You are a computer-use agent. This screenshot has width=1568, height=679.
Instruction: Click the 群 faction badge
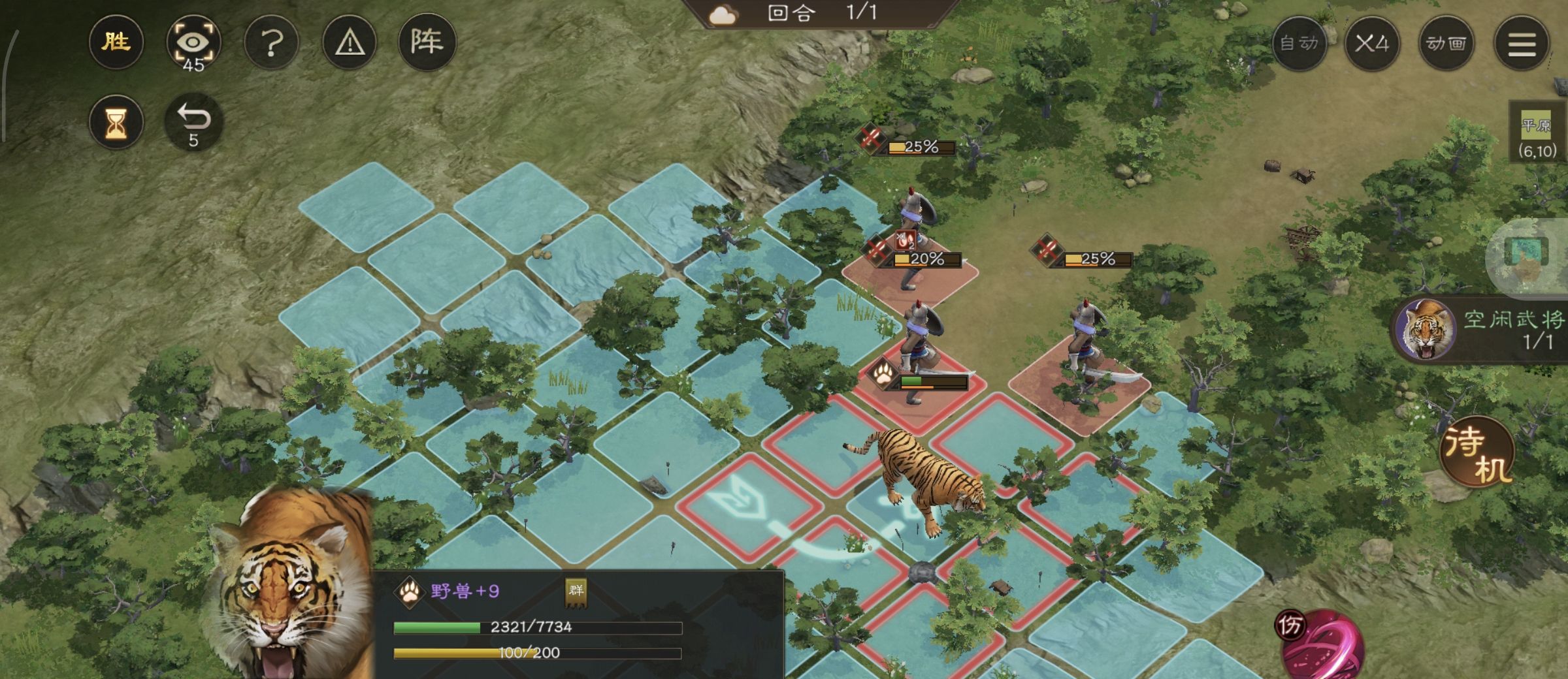(576, 592)
